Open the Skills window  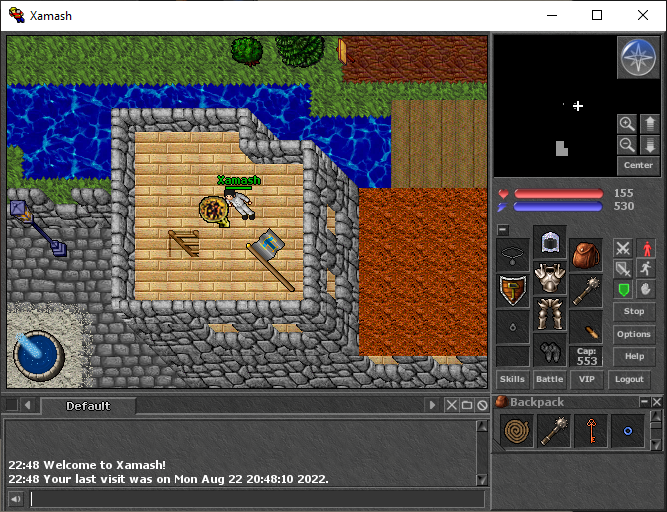[512, 380]
